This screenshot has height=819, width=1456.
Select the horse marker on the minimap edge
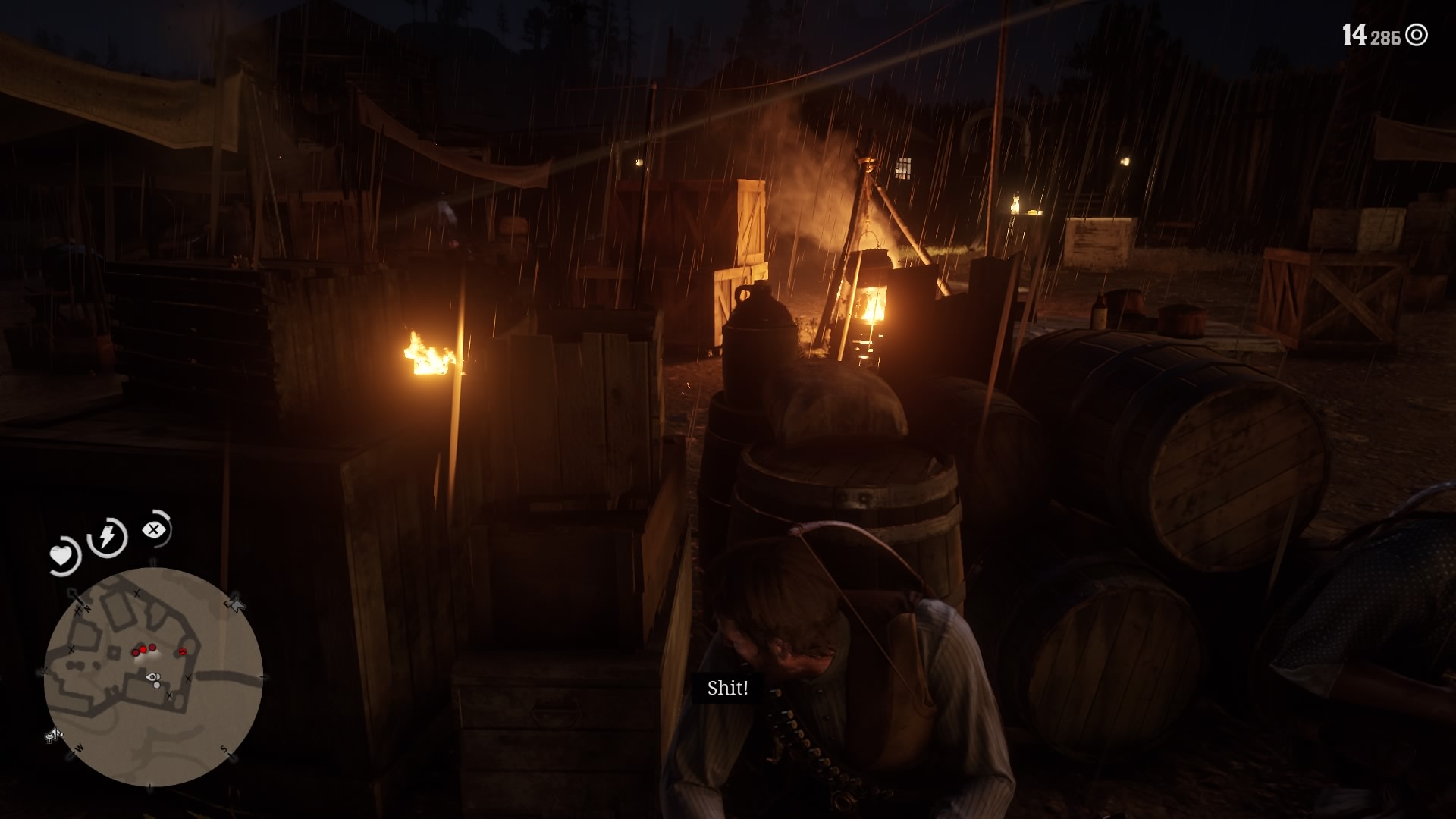coord(235,604)
